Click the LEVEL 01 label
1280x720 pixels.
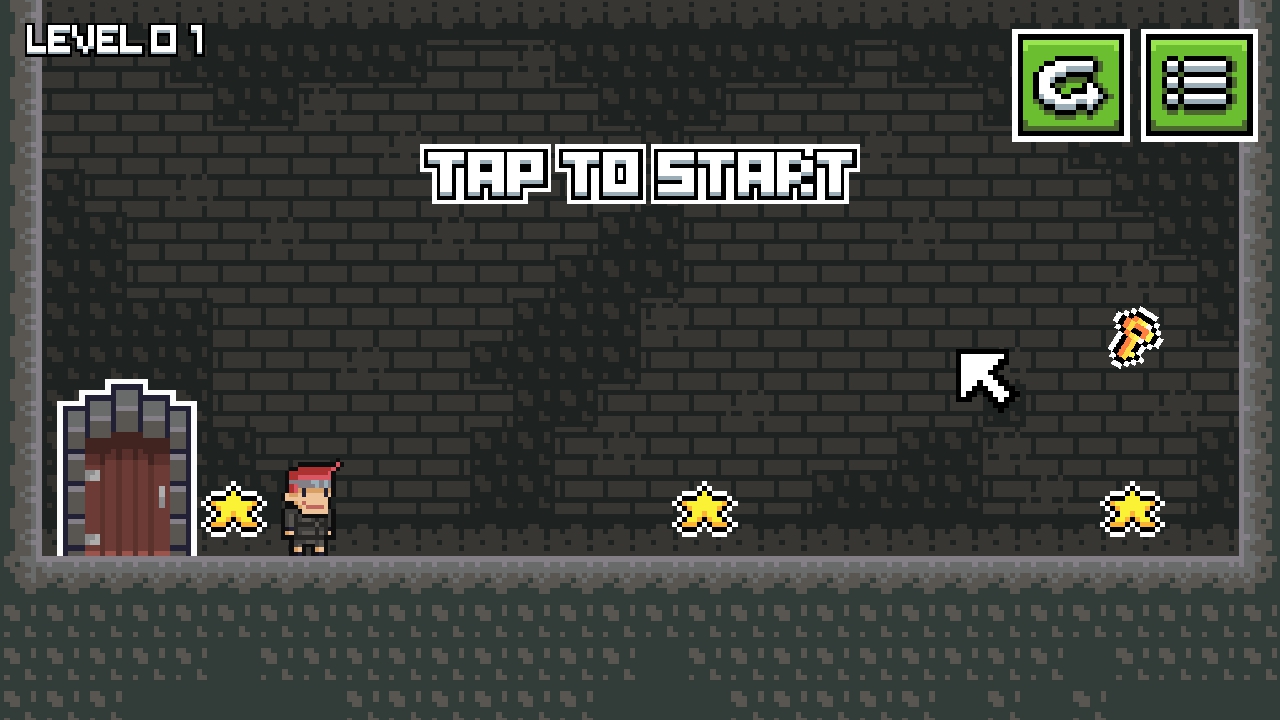tap(113, 41)
